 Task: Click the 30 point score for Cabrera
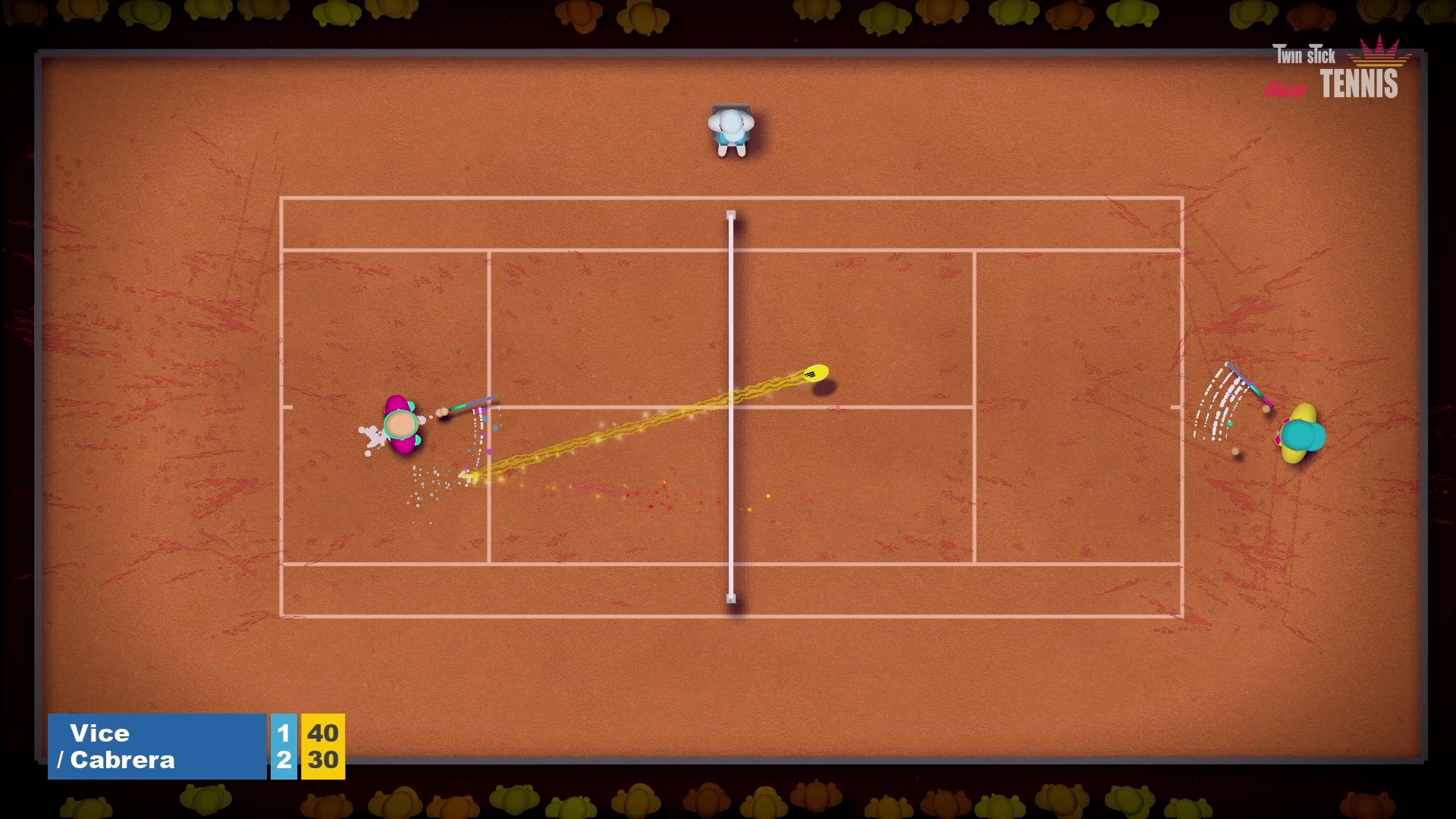click(325, 761)
